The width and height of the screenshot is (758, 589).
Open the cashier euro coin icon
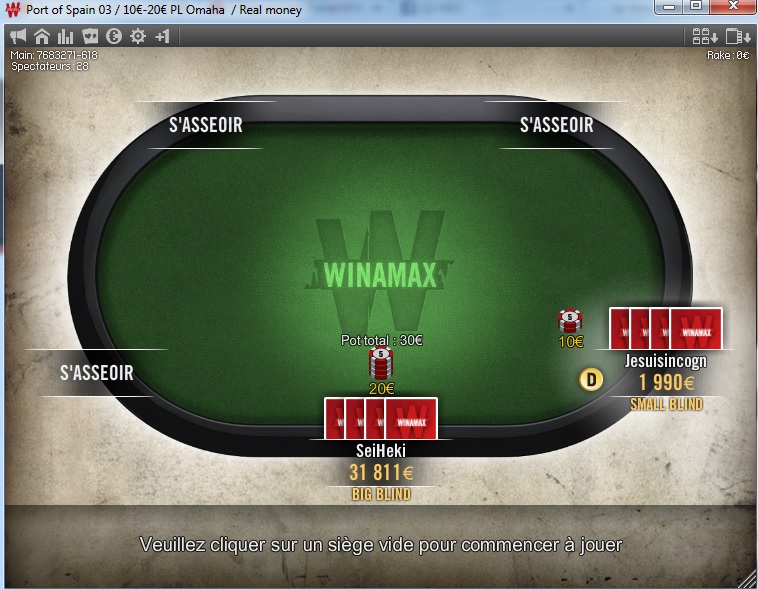click(x=113, y=36)
